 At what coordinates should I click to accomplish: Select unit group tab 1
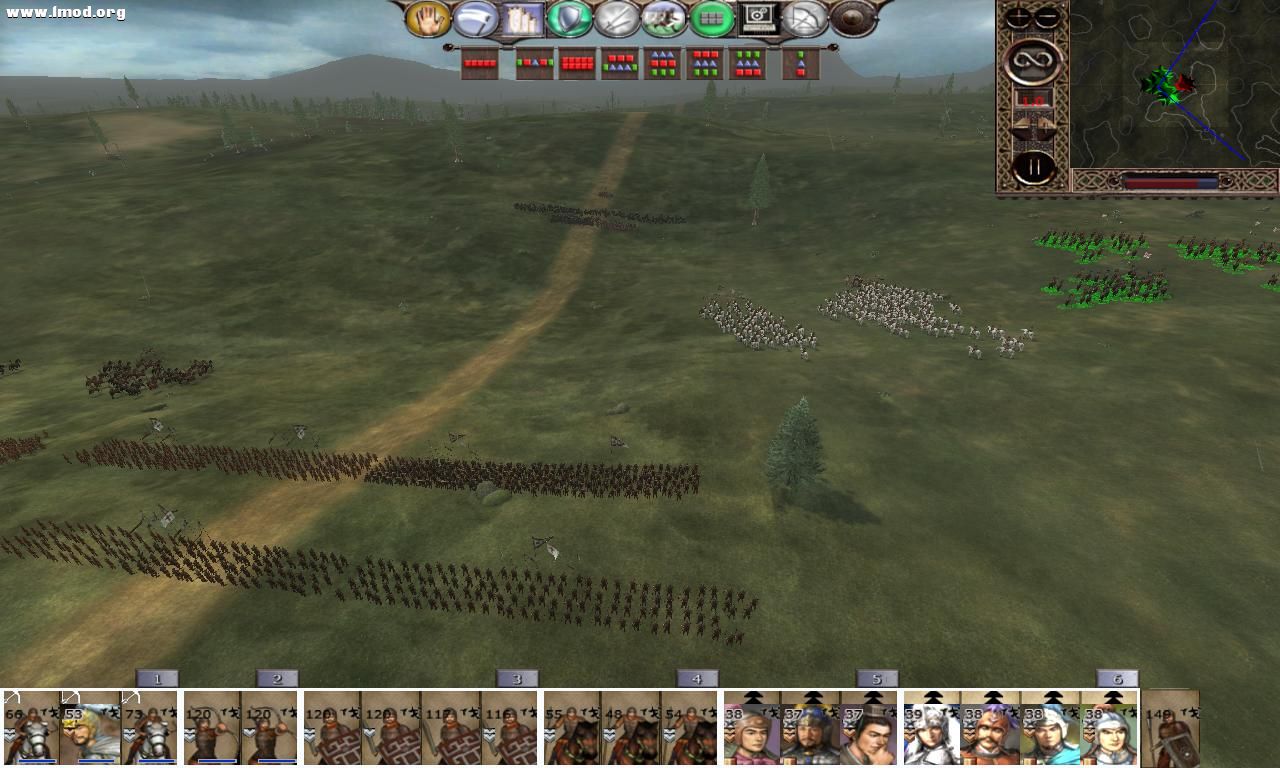tap(157, 677)
